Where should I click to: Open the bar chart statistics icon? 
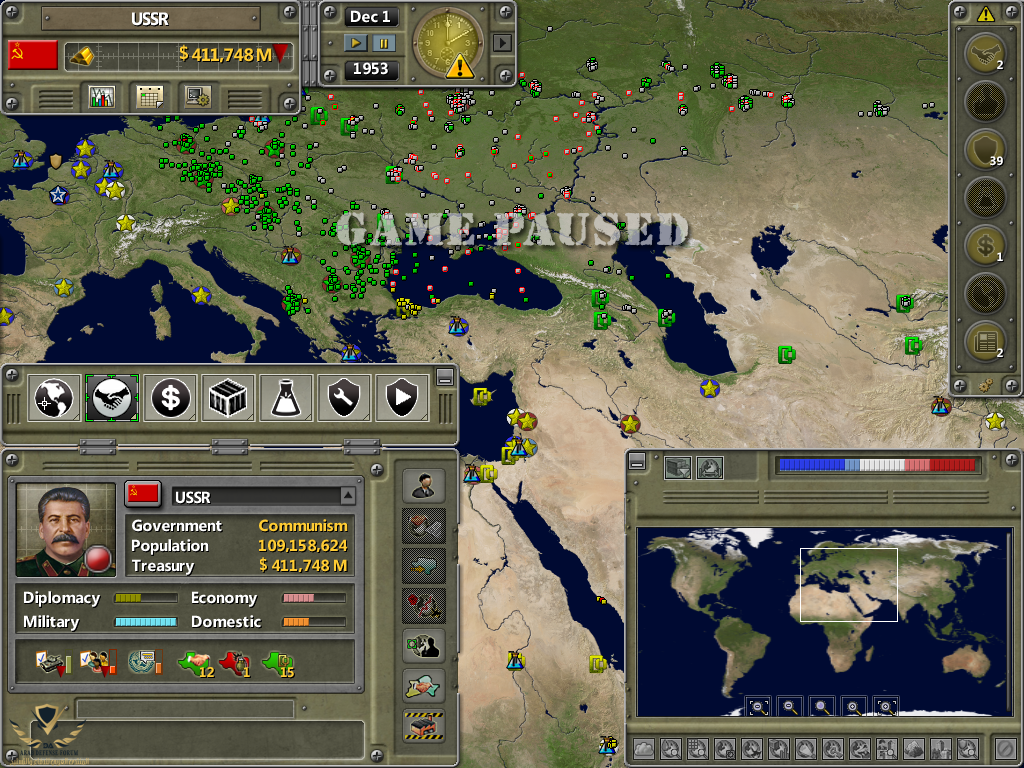pyautogui.click(x=102, y=97)
